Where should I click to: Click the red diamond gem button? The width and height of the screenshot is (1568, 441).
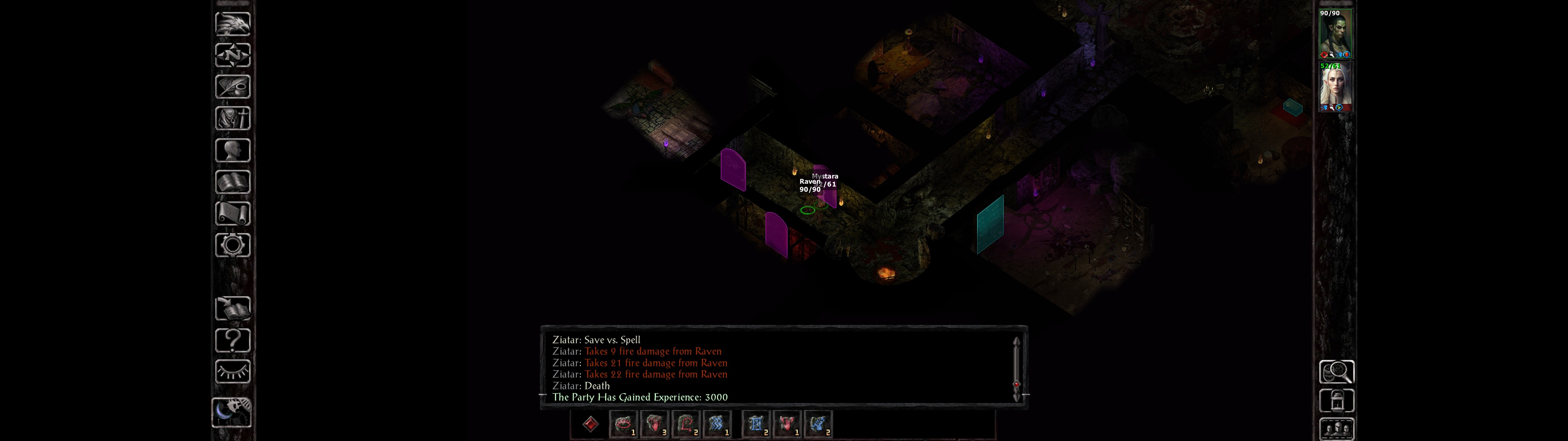point(590,424)
